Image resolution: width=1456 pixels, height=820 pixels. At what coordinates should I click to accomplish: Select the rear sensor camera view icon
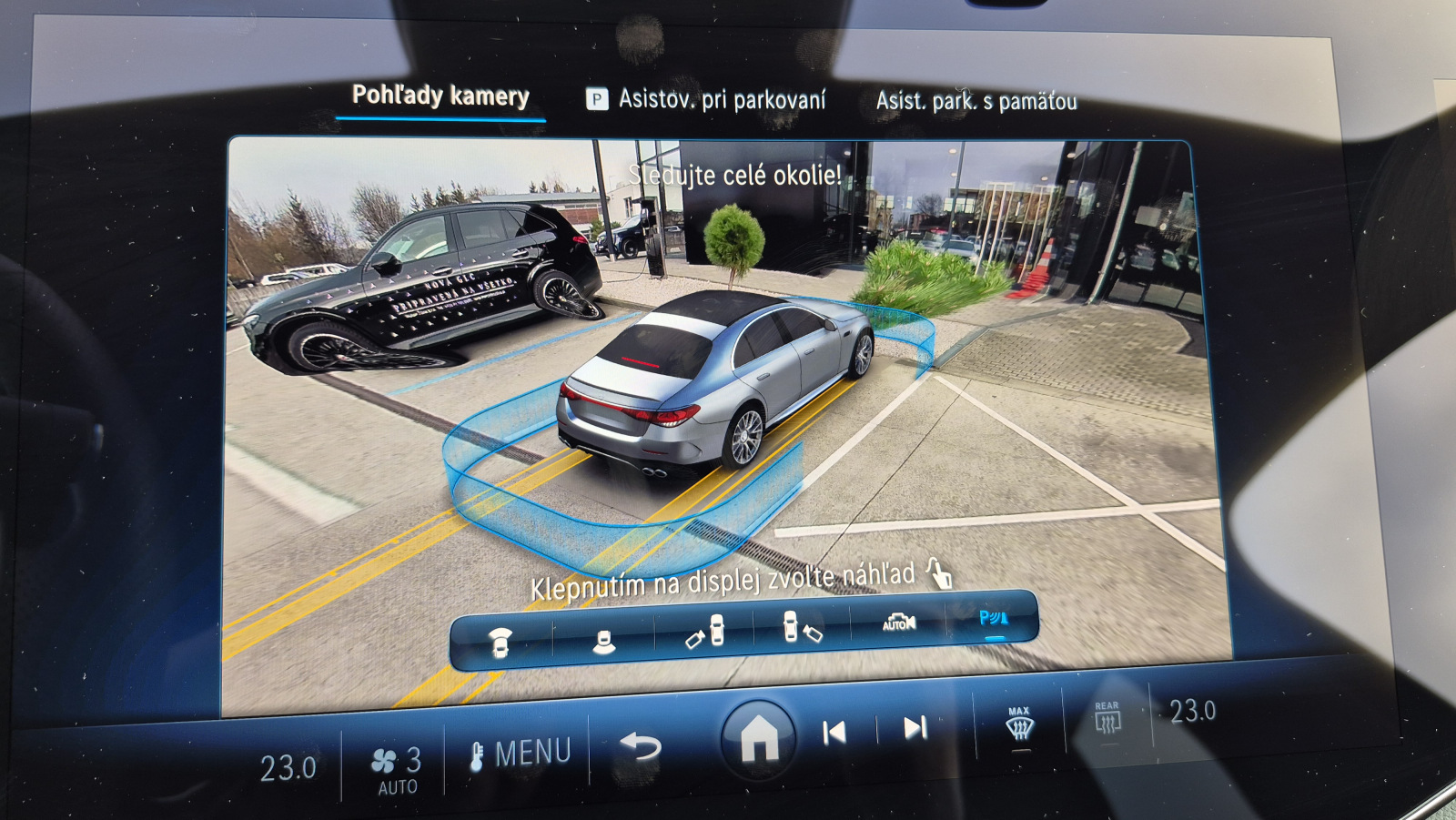(602, 641)
